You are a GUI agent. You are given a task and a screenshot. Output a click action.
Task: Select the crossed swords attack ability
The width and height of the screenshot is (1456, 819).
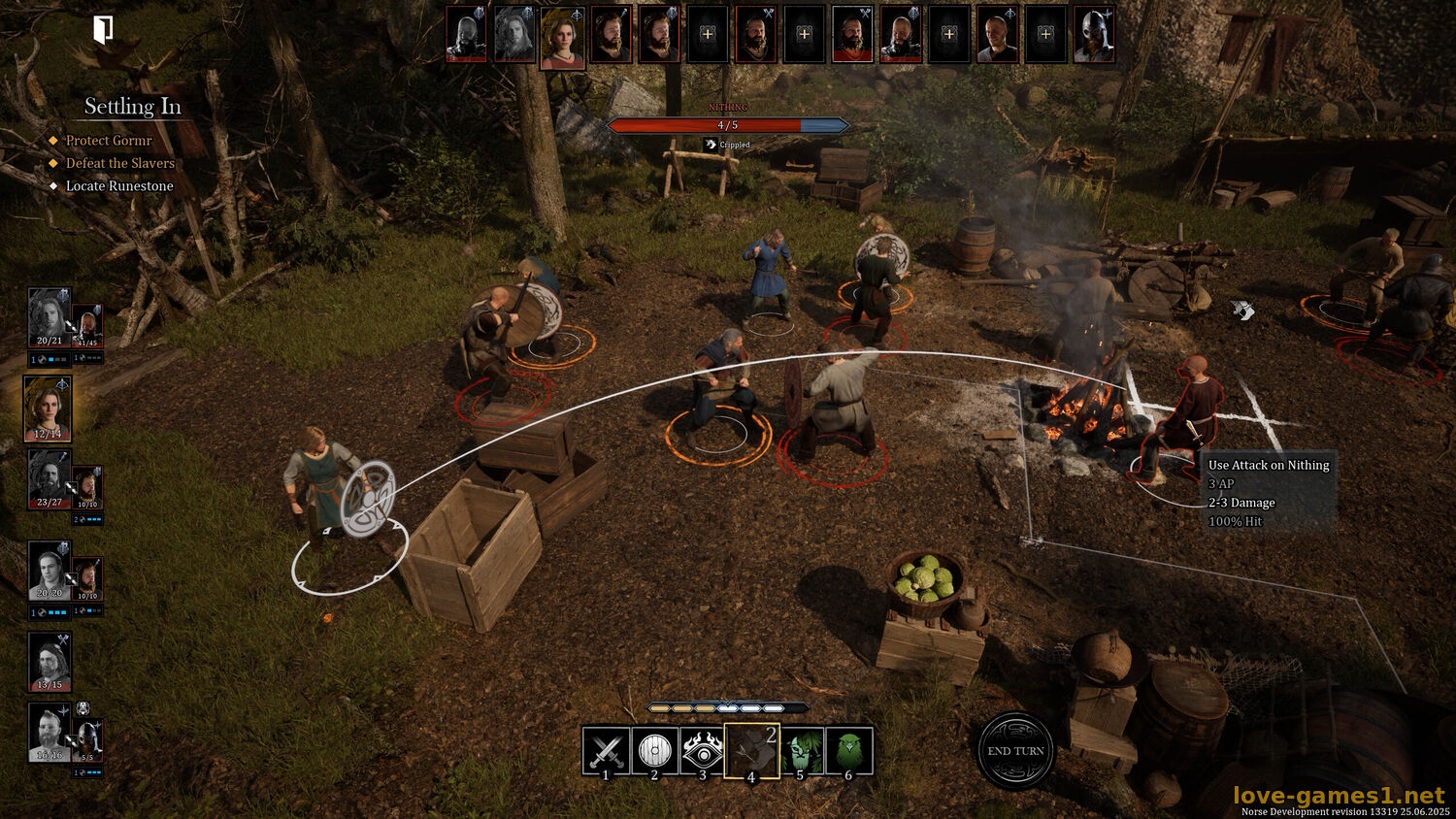[x=607, y=750]
